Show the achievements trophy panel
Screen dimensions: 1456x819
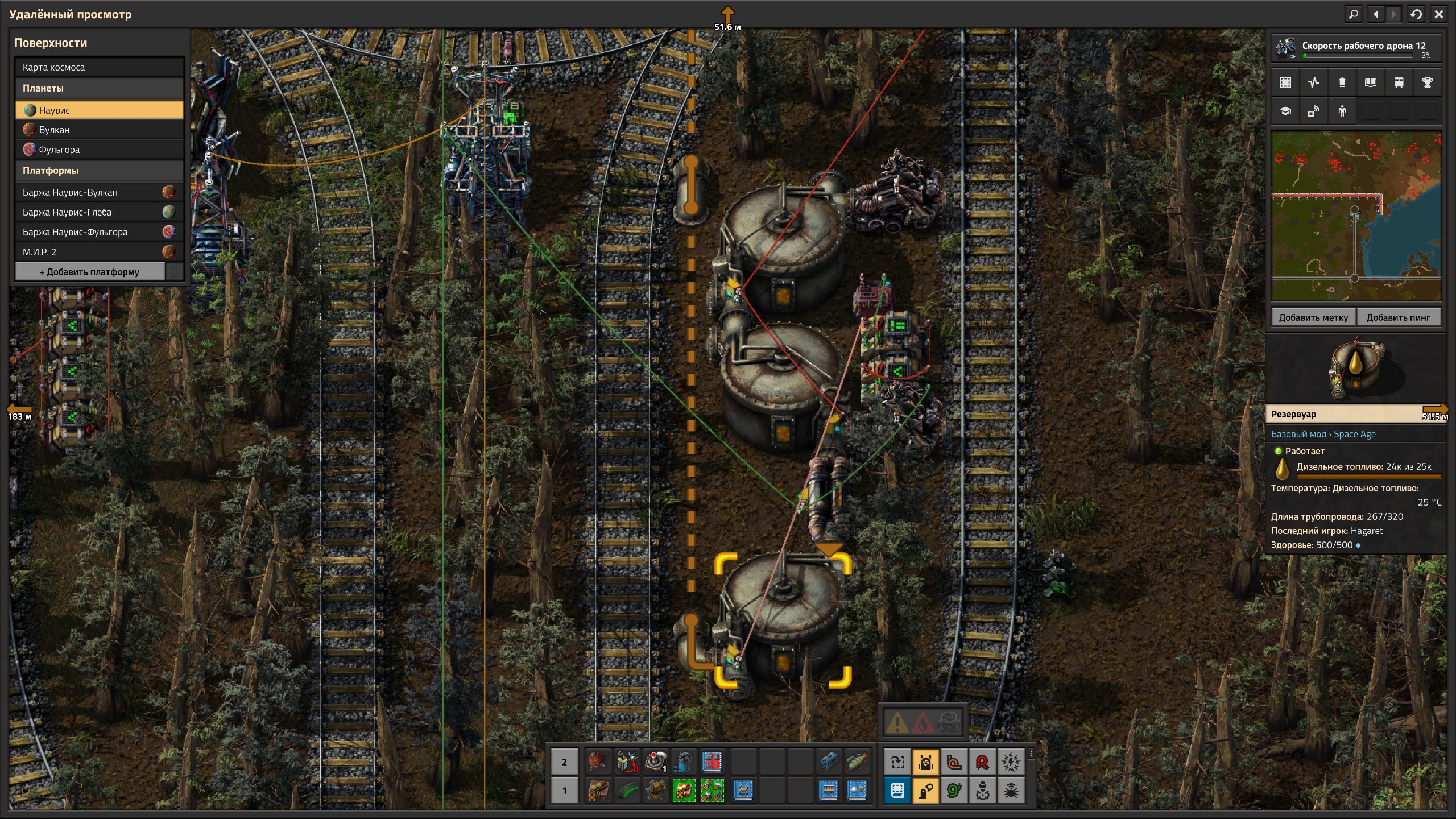[x=1427, y=82]
